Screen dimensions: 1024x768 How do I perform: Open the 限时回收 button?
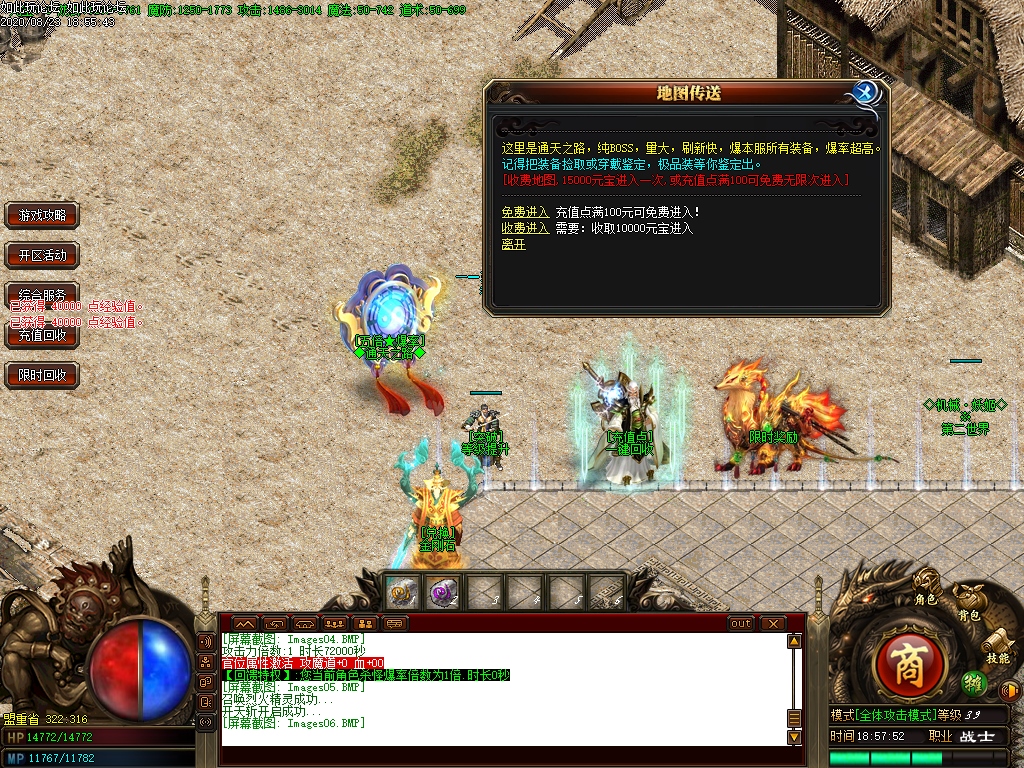[42, 376]
